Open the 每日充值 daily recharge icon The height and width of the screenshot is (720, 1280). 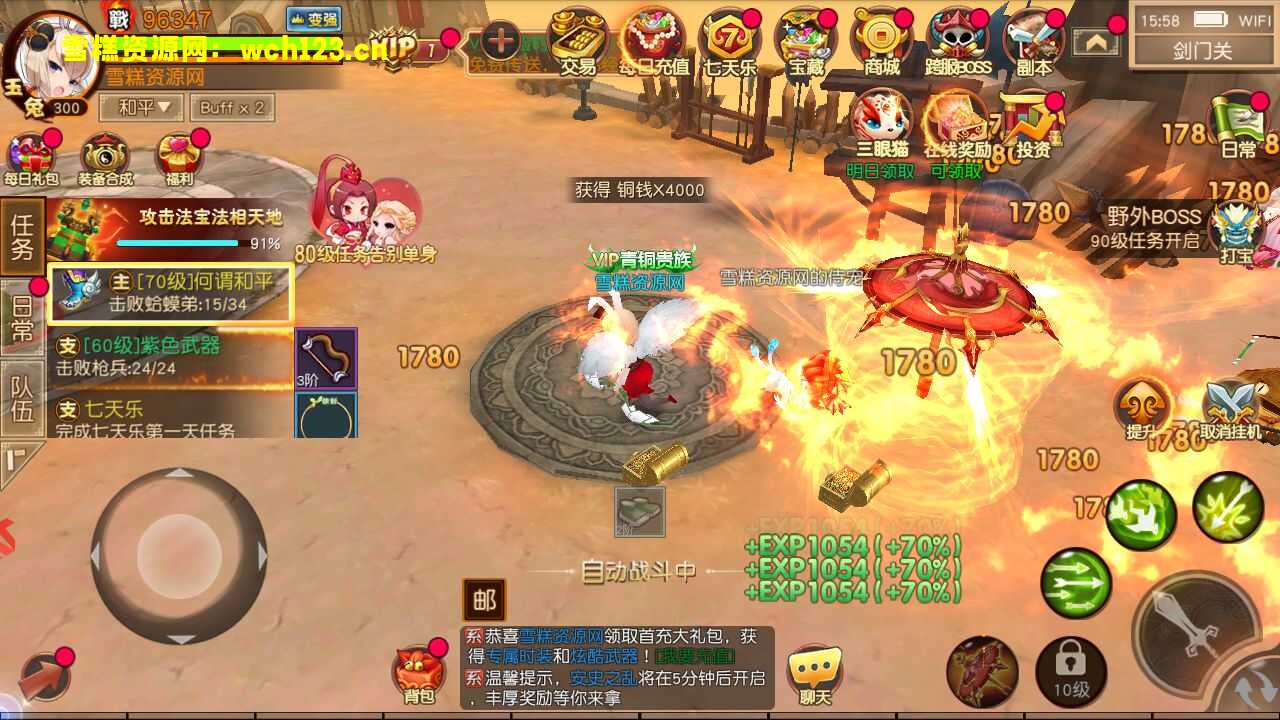653,42
